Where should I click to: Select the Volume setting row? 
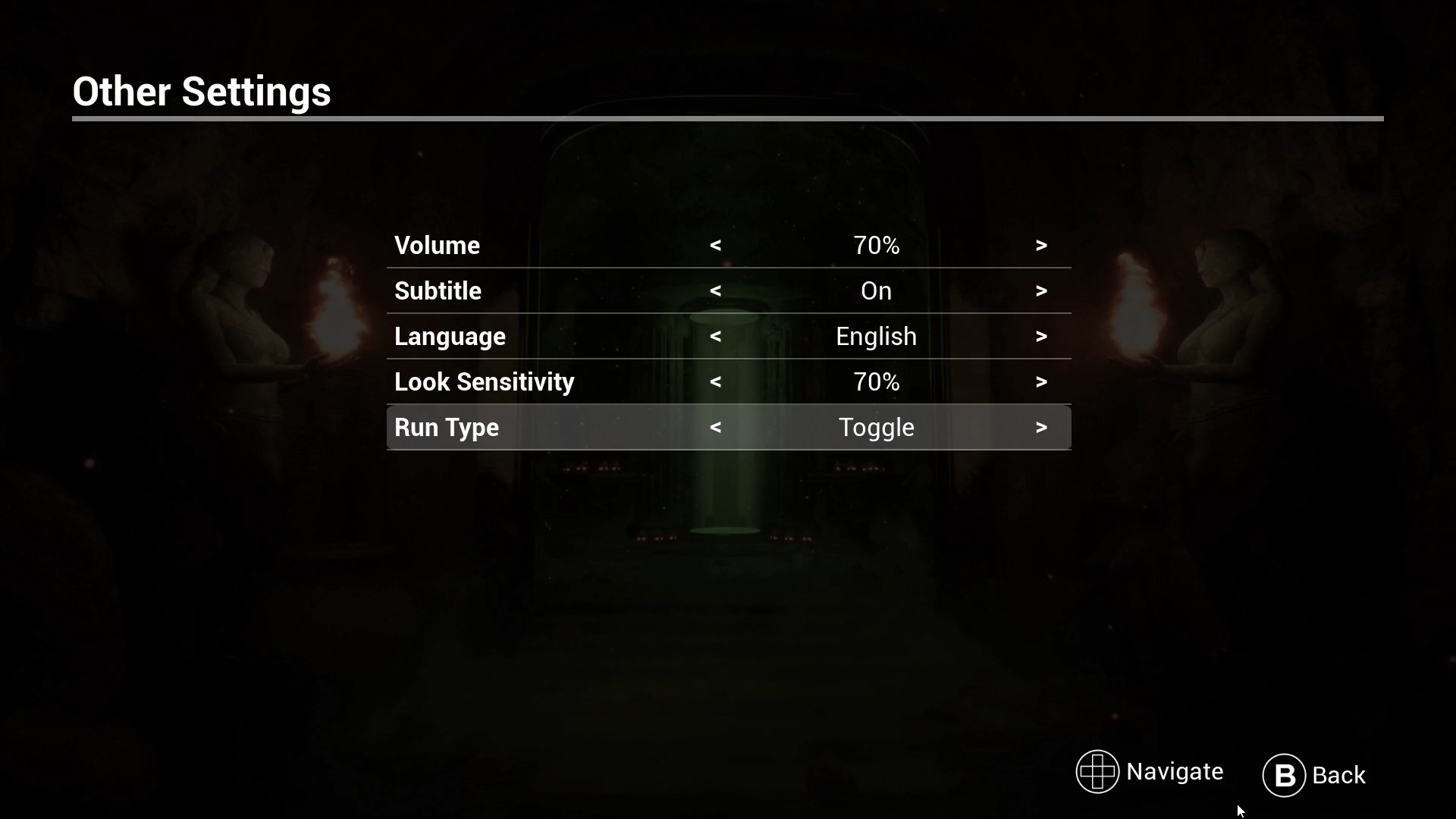436,245
